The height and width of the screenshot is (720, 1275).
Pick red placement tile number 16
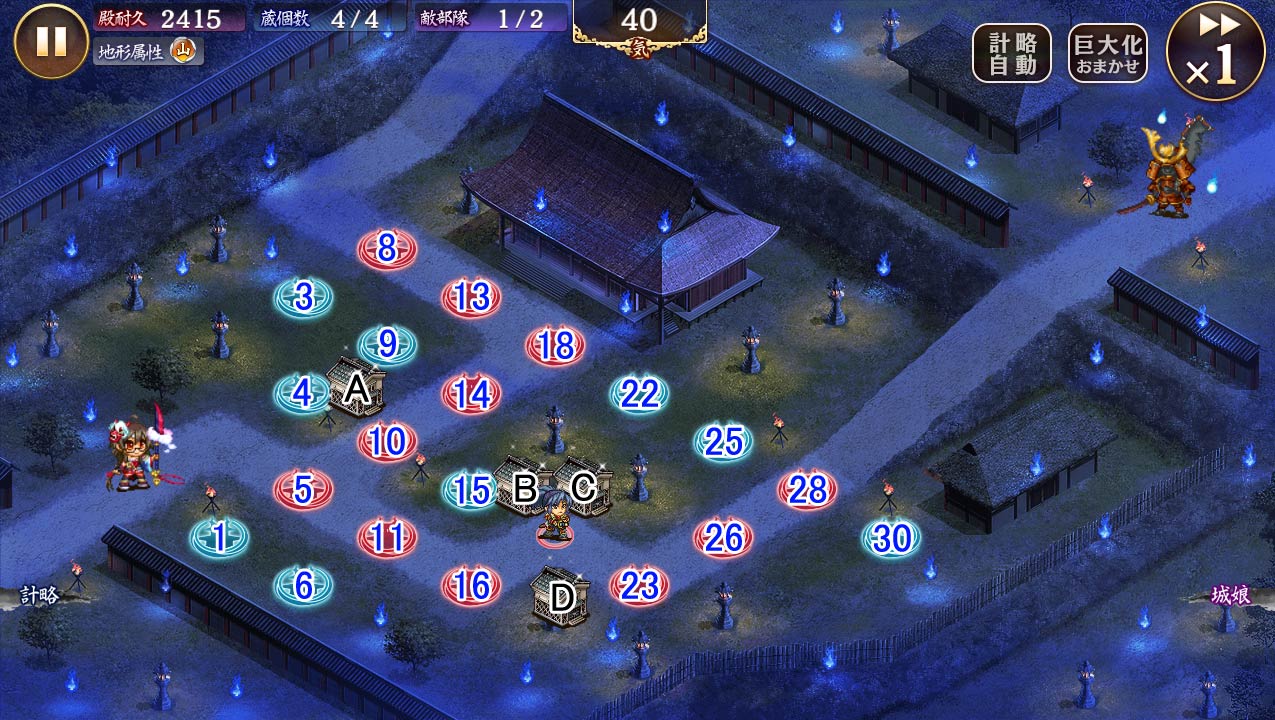471,586
